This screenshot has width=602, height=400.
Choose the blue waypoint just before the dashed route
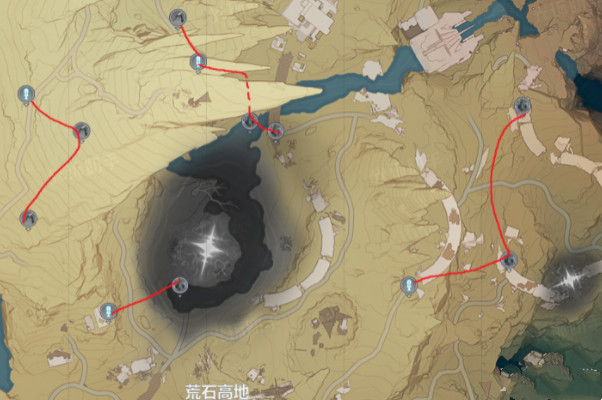pos(198,62)
